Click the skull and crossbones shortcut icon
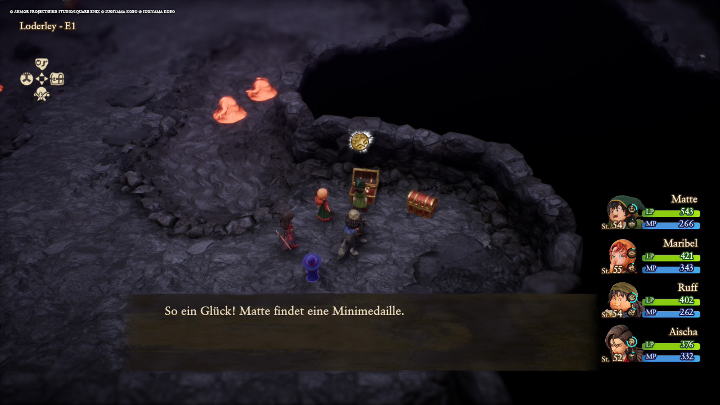The image size is (720, 405). [42, 94]
